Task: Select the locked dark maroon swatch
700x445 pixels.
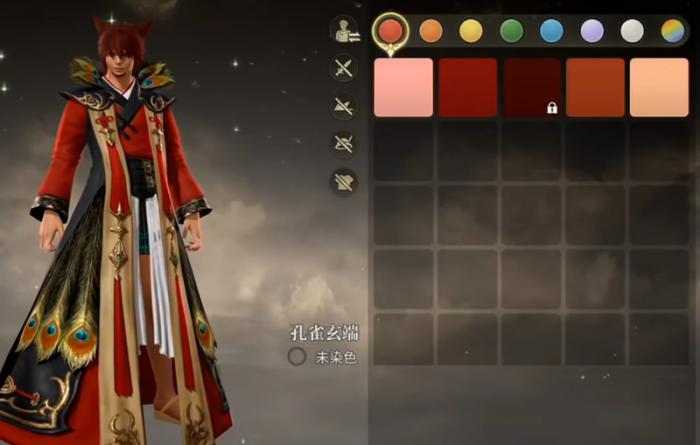Action: pyautogui.click(x=531, y=87)
